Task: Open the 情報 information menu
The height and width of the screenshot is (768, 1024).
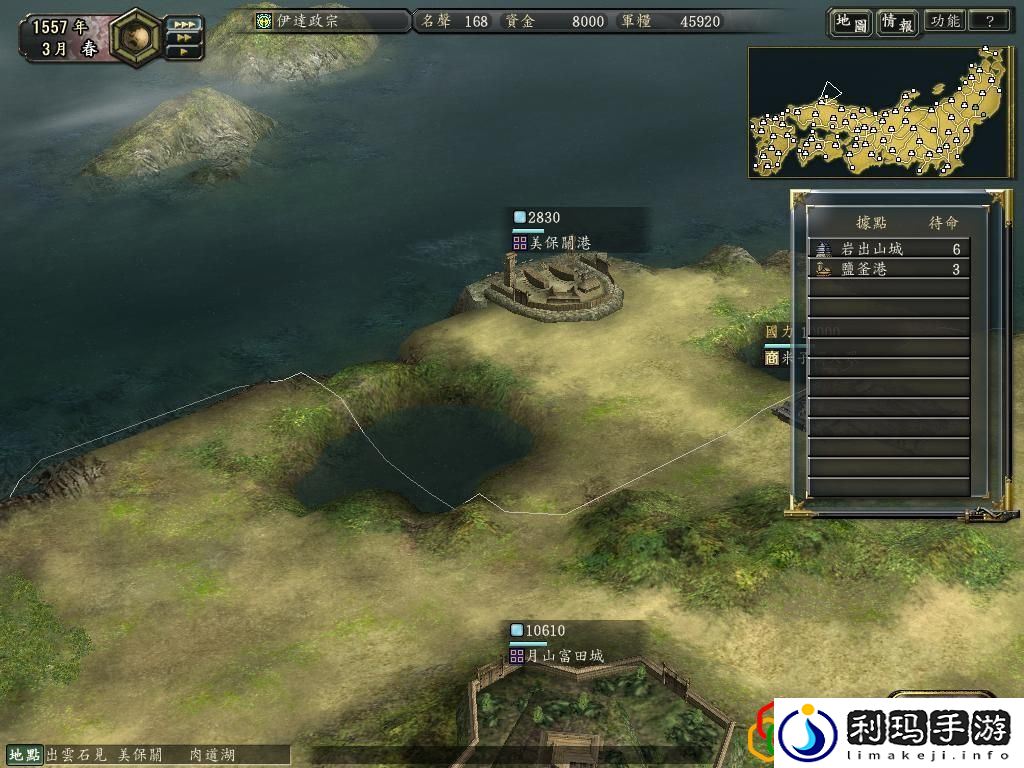Action: click(x=897, y=21)
